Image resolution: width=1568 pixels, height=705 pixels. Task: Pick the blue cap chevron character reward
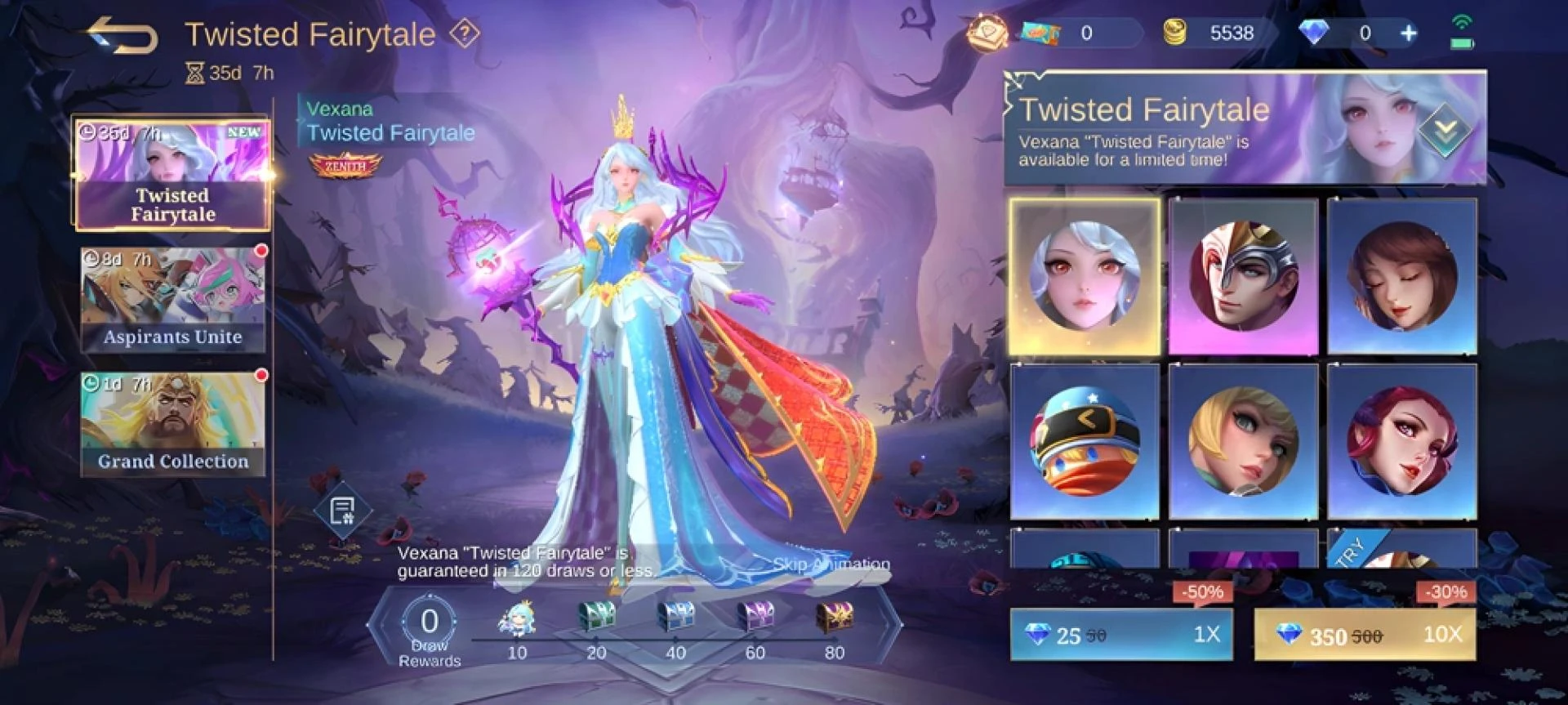click(1085, 441)
